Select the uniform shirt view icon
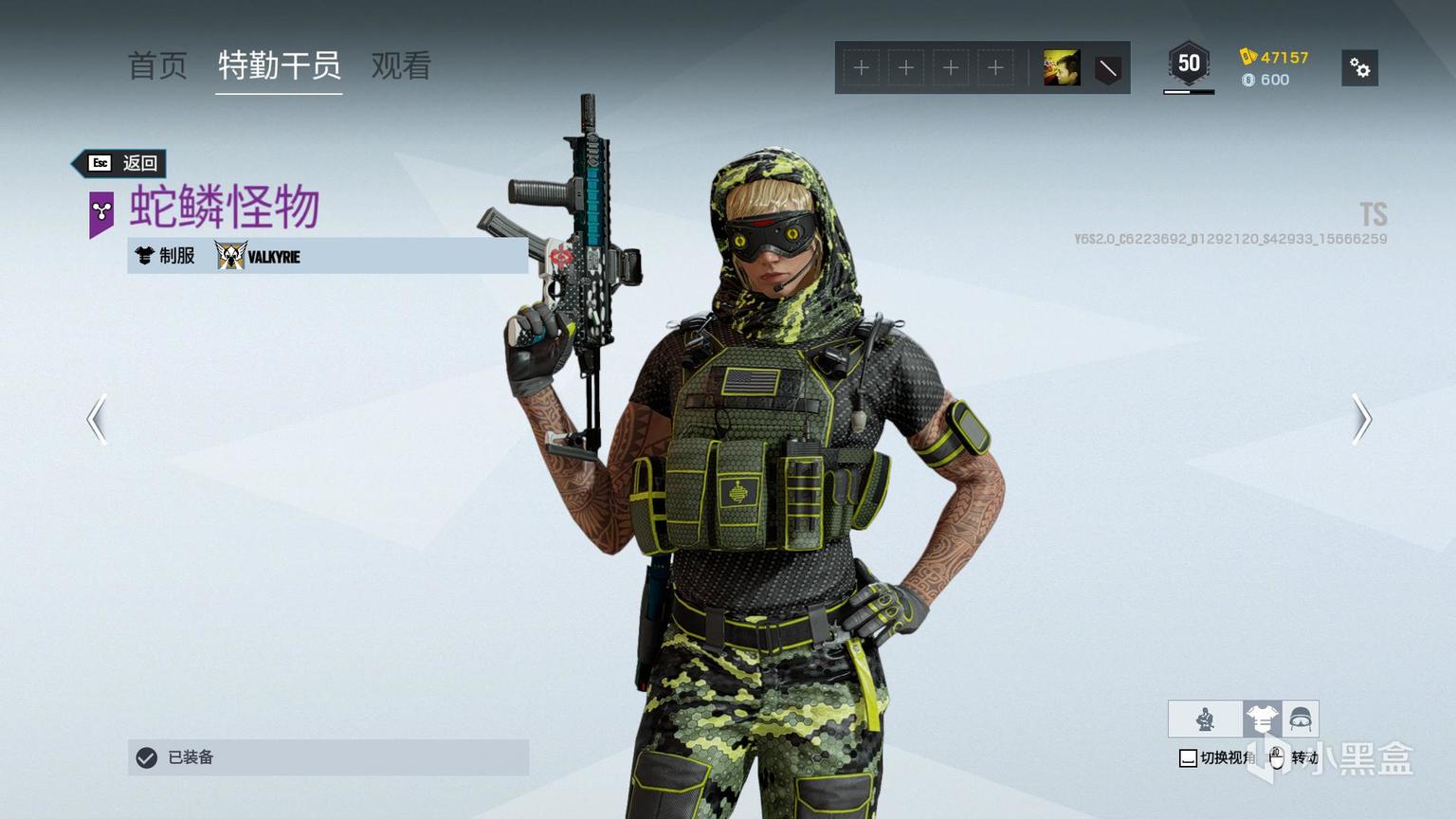This screenshot has width=1456, height=819. click(x=1262, y=719)
